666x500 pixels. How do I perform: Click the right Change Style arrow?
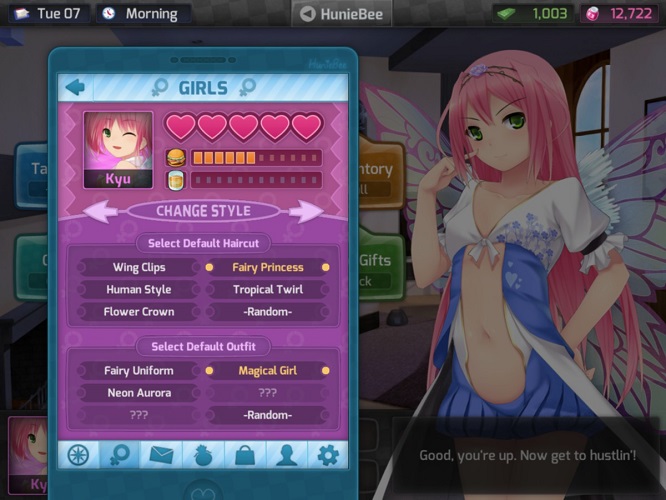[x=306, y=211]
